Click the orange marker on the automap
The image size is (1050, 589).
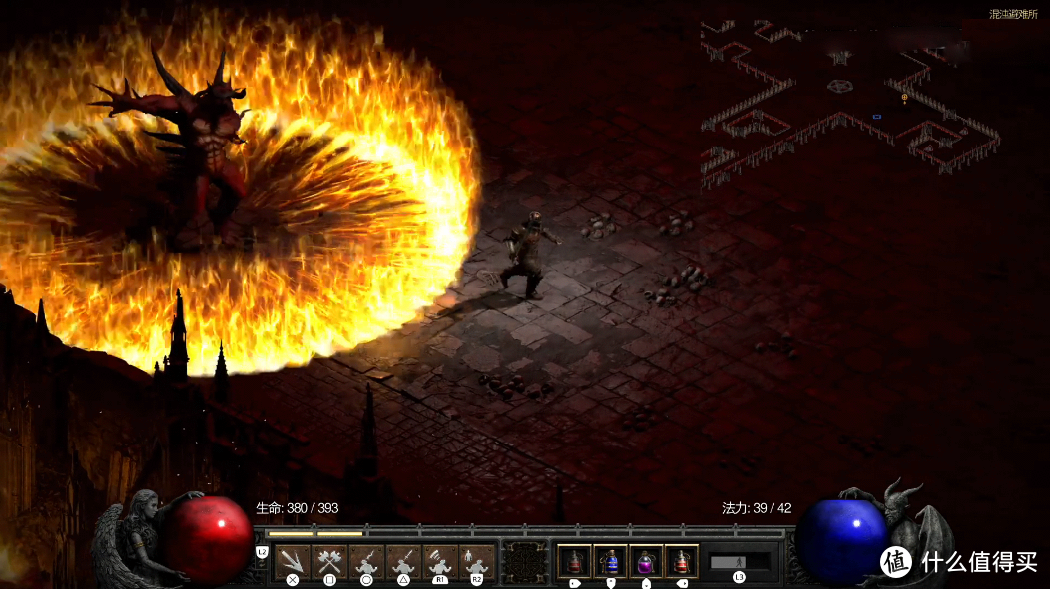(904, 98)
